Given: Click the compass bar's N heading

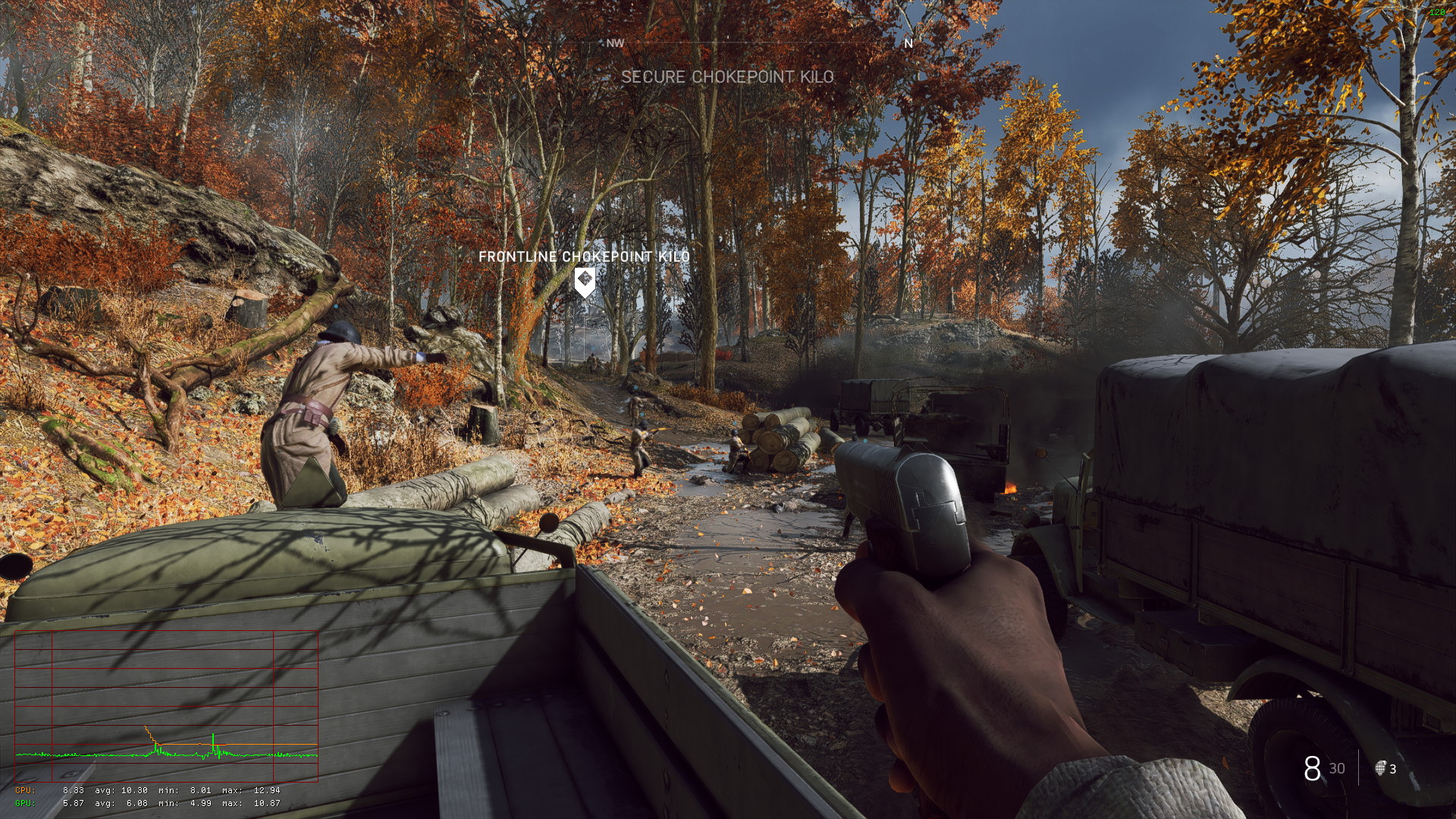Looking at the screenshot, I should 908,43.
